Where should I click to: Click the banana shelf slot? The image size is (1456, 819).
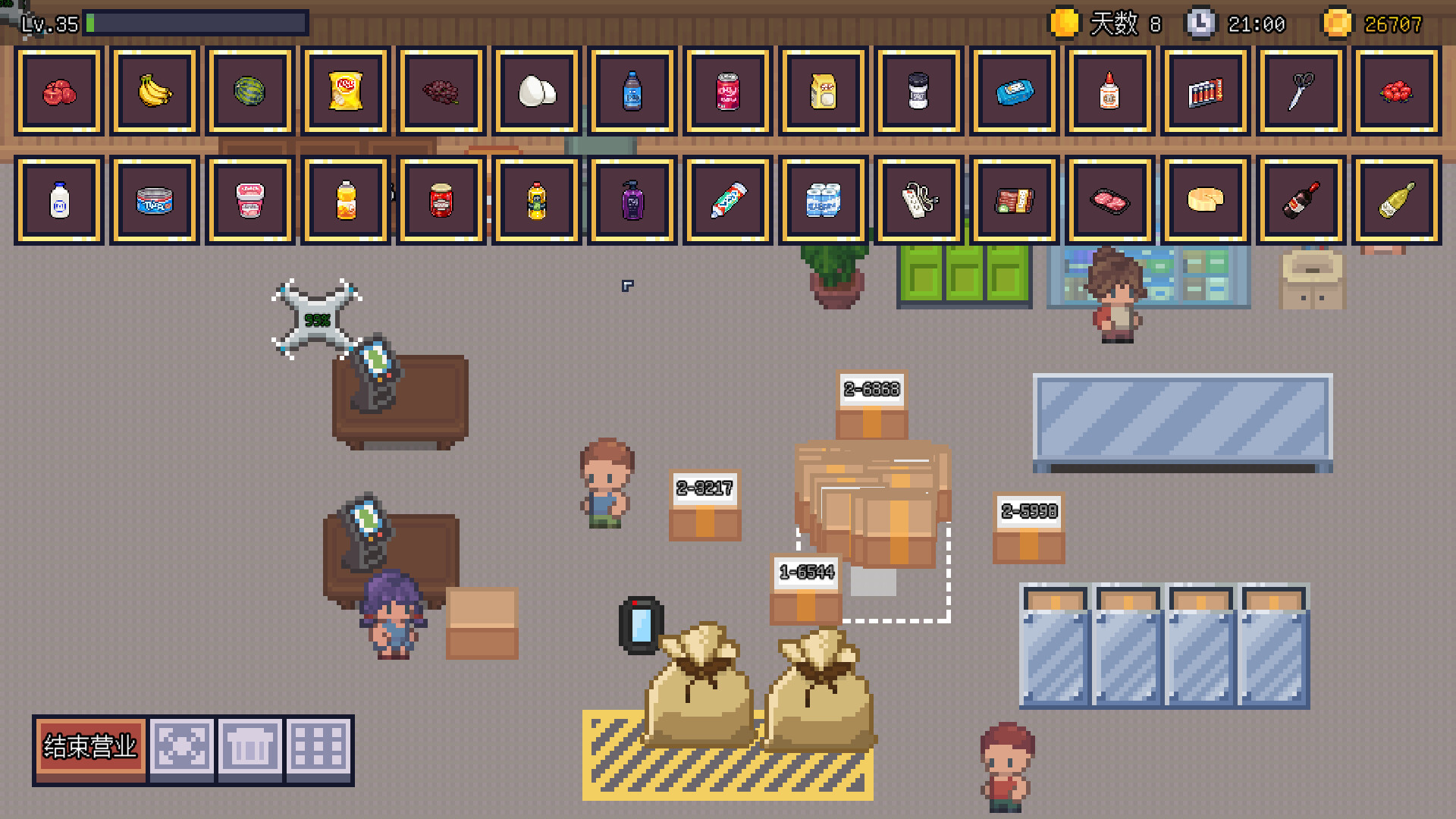coord(154,91)
